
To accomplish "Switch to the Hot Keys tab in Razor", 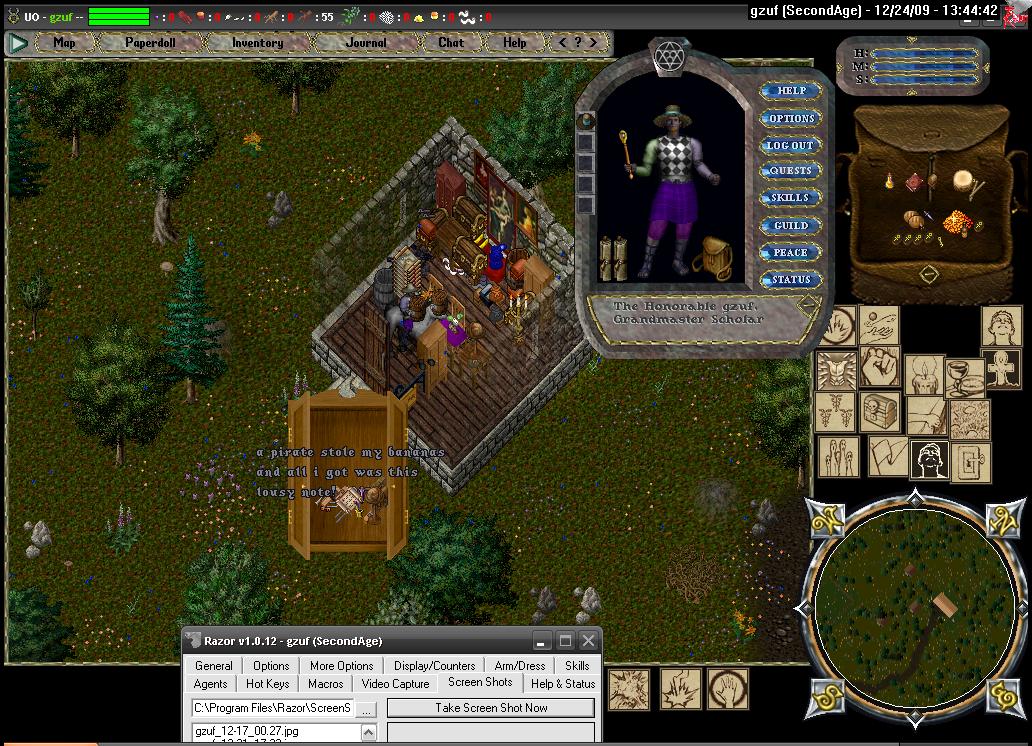I will 267,684.
